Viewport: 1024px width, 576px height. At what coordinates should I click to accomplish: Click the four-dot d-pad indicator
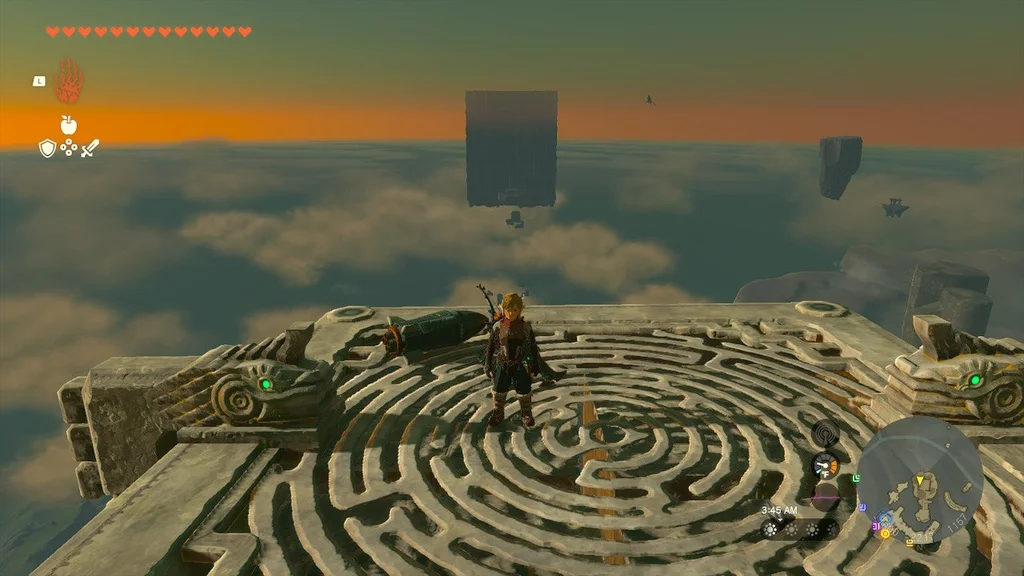(x=69, y=148)
